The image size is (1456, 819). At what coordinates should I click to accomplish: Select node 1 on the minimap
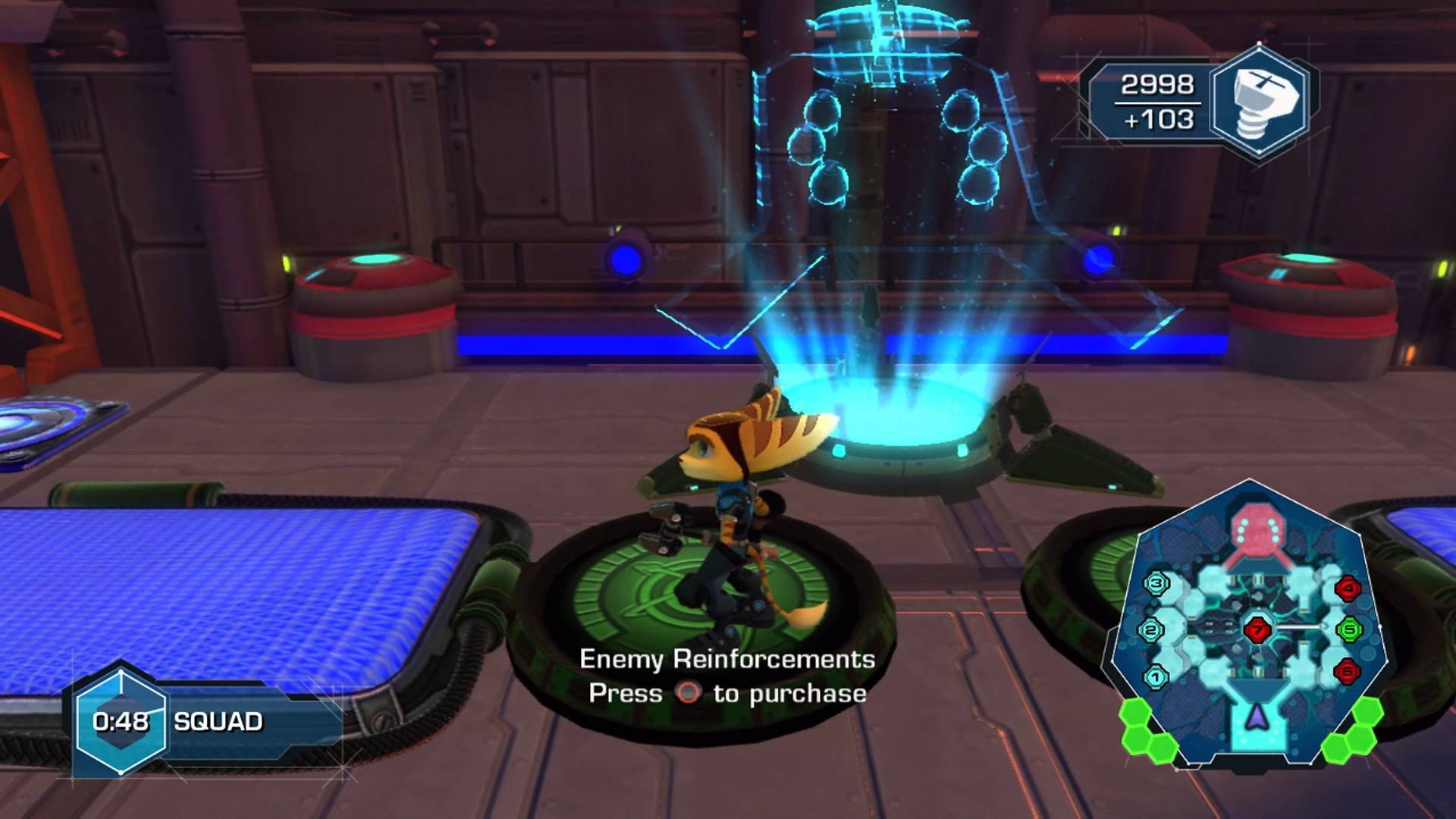1155,676
